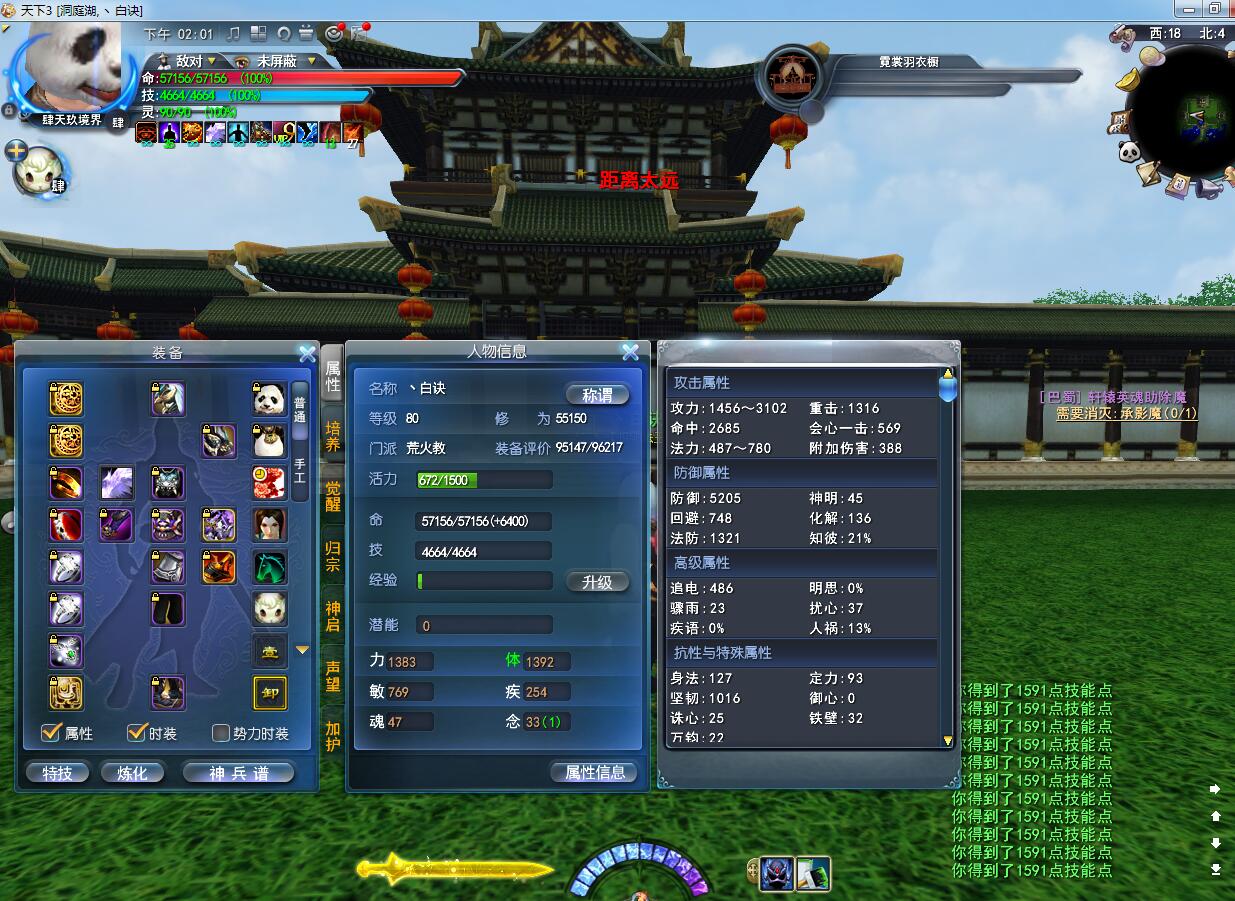Click the 卸 unequip button

(x=270, y=693)
